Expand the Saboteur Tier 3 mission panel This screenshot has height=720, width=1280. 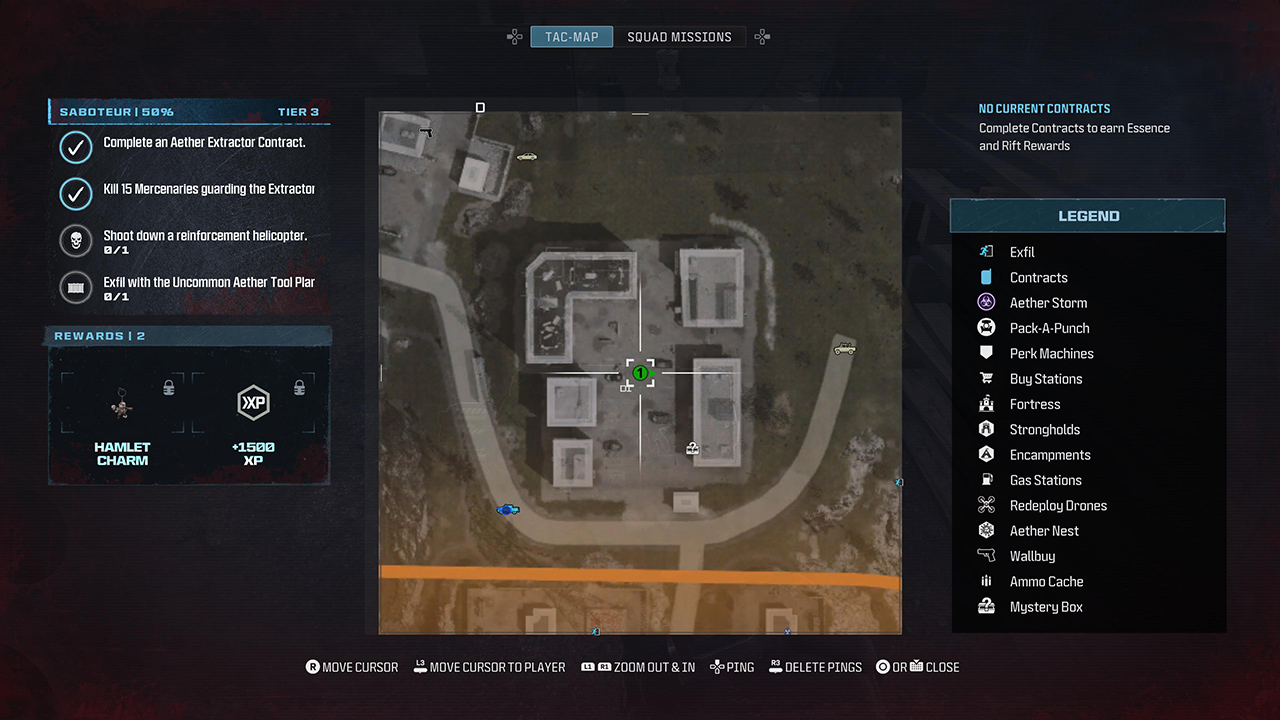click(188, 111)
